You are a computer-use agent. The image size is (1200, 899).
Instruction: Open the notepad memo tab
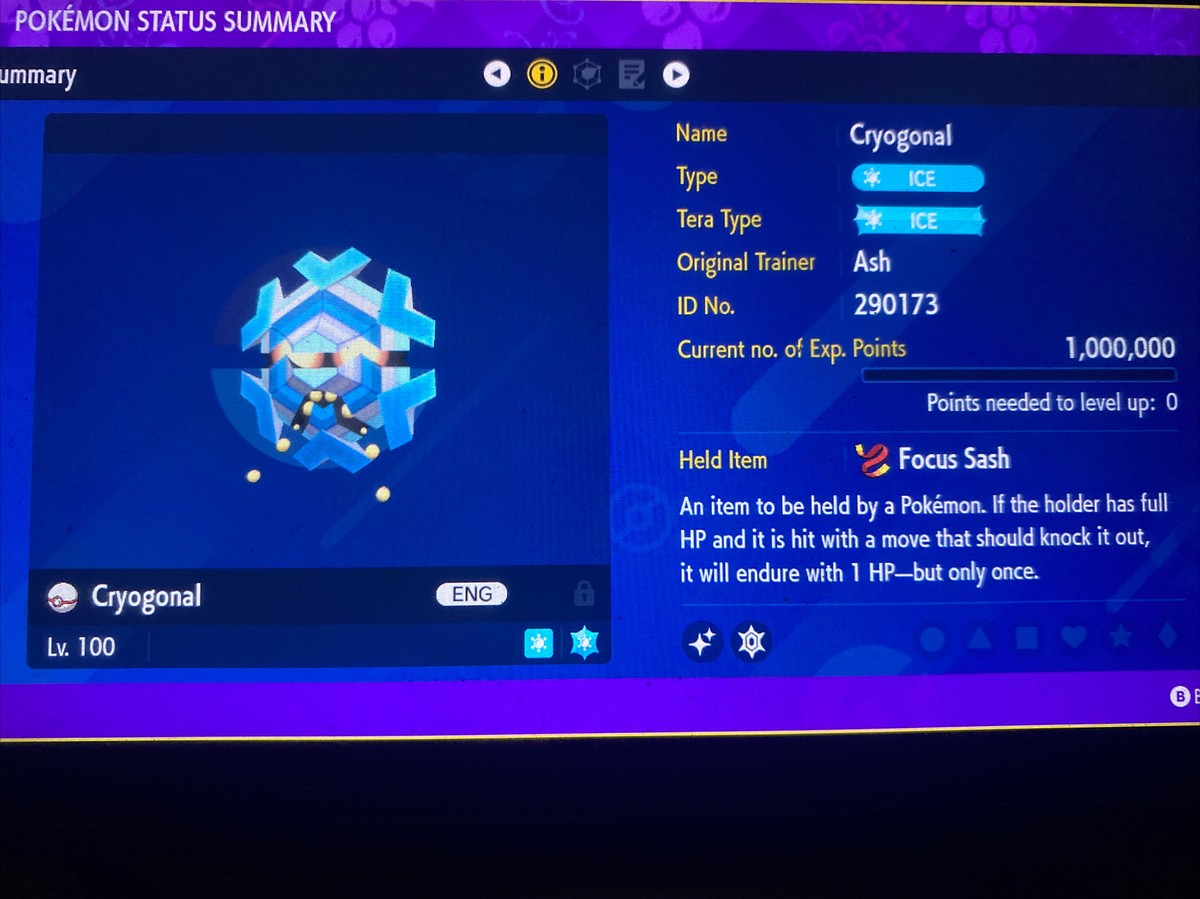point(632,74)
